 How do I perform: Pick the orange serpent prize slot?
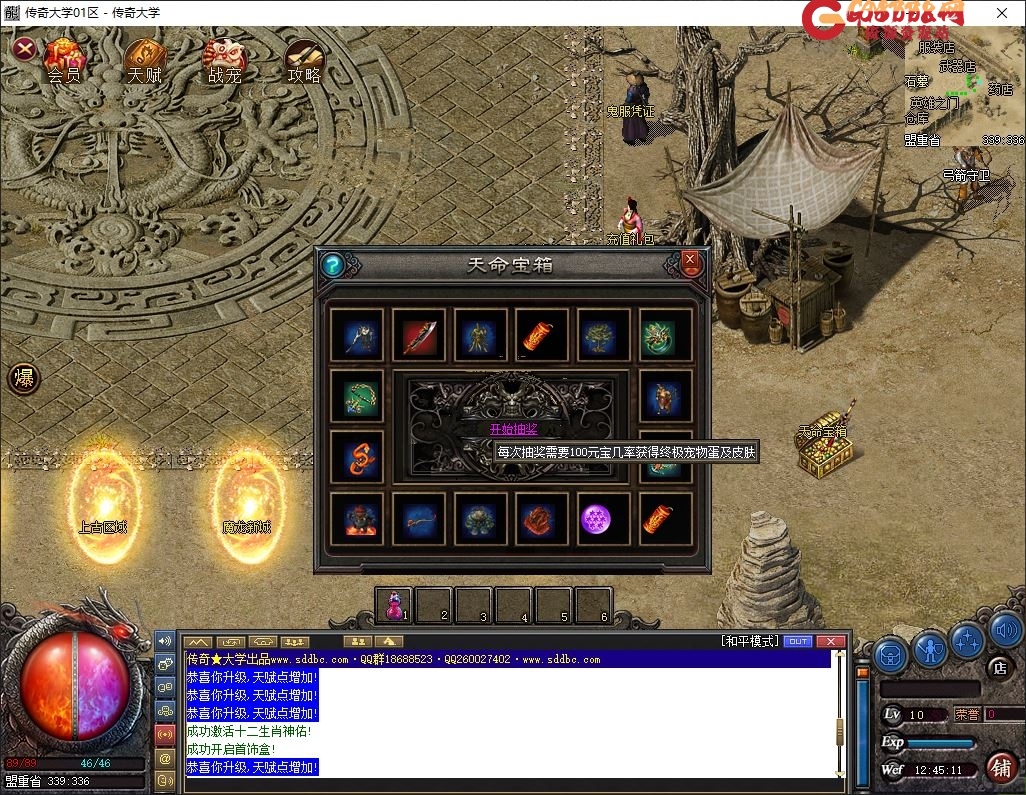(x=357, y=457)
